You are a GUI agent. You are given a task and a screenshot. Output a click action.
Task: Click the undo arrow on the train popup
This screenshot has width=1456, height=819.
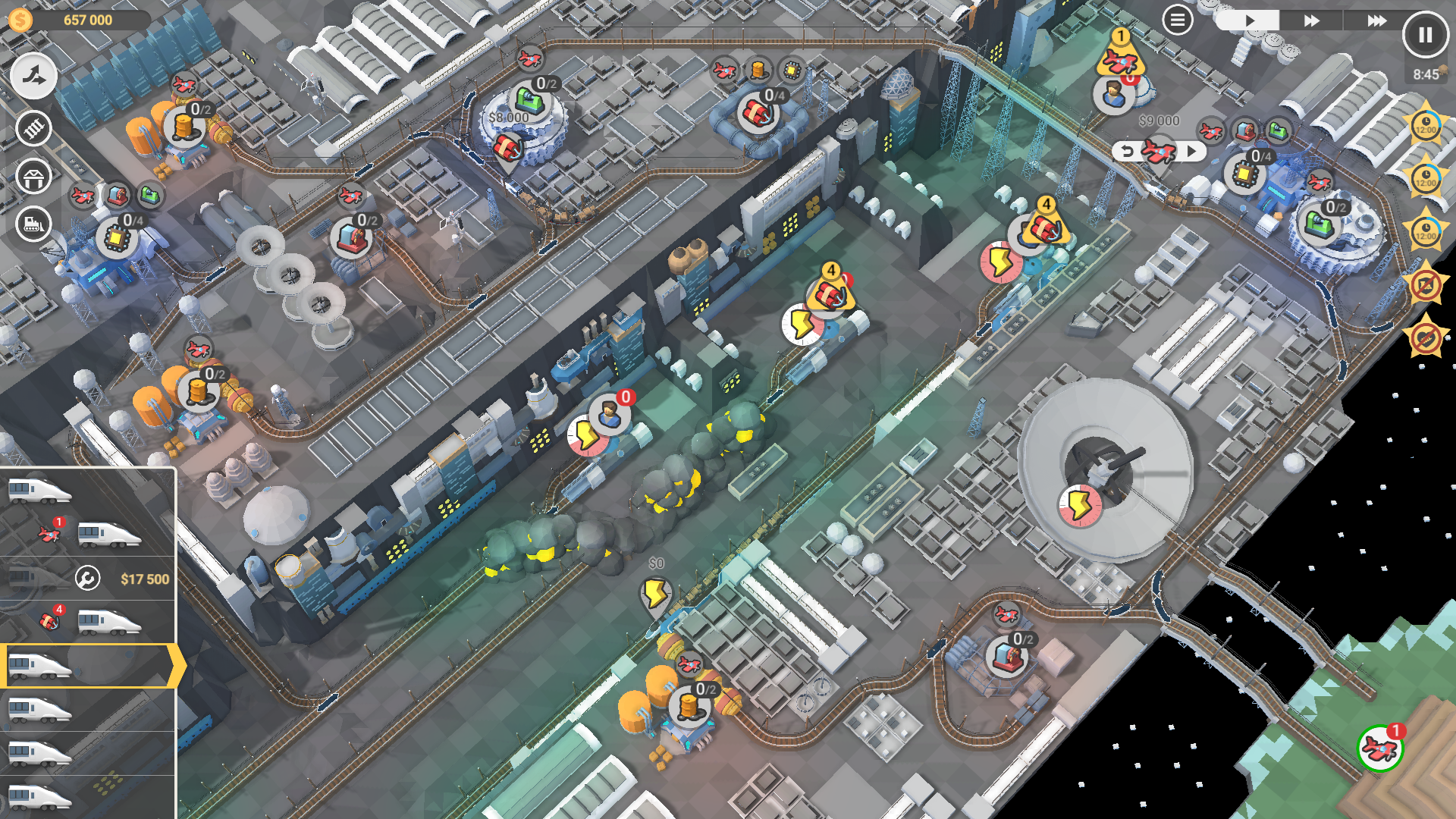point(1127,151)
